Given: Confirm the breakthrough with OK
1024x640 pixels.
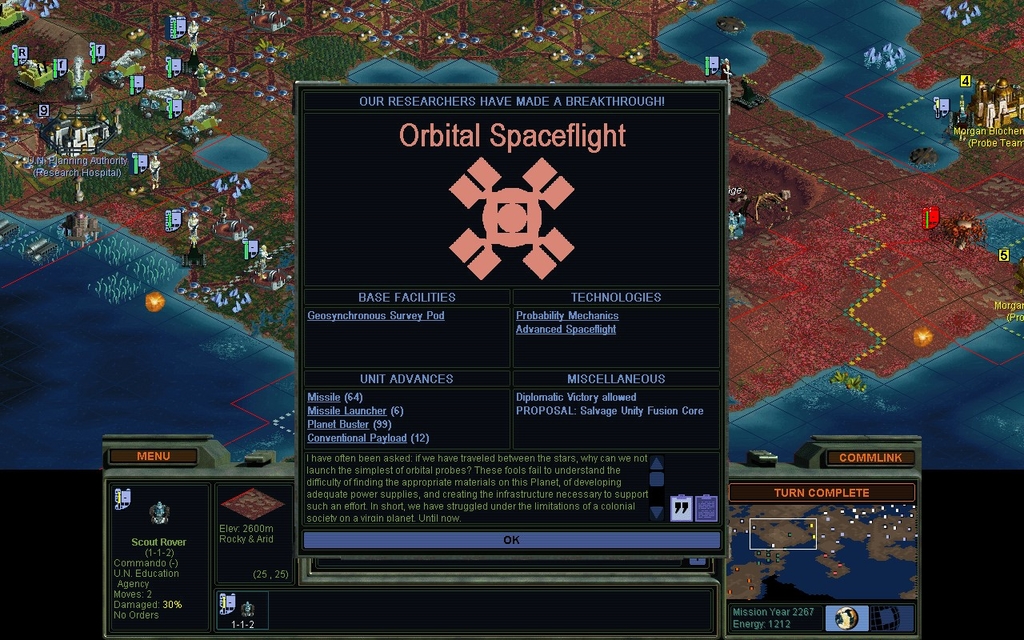Looking at the screenshot, I should 511,540.
